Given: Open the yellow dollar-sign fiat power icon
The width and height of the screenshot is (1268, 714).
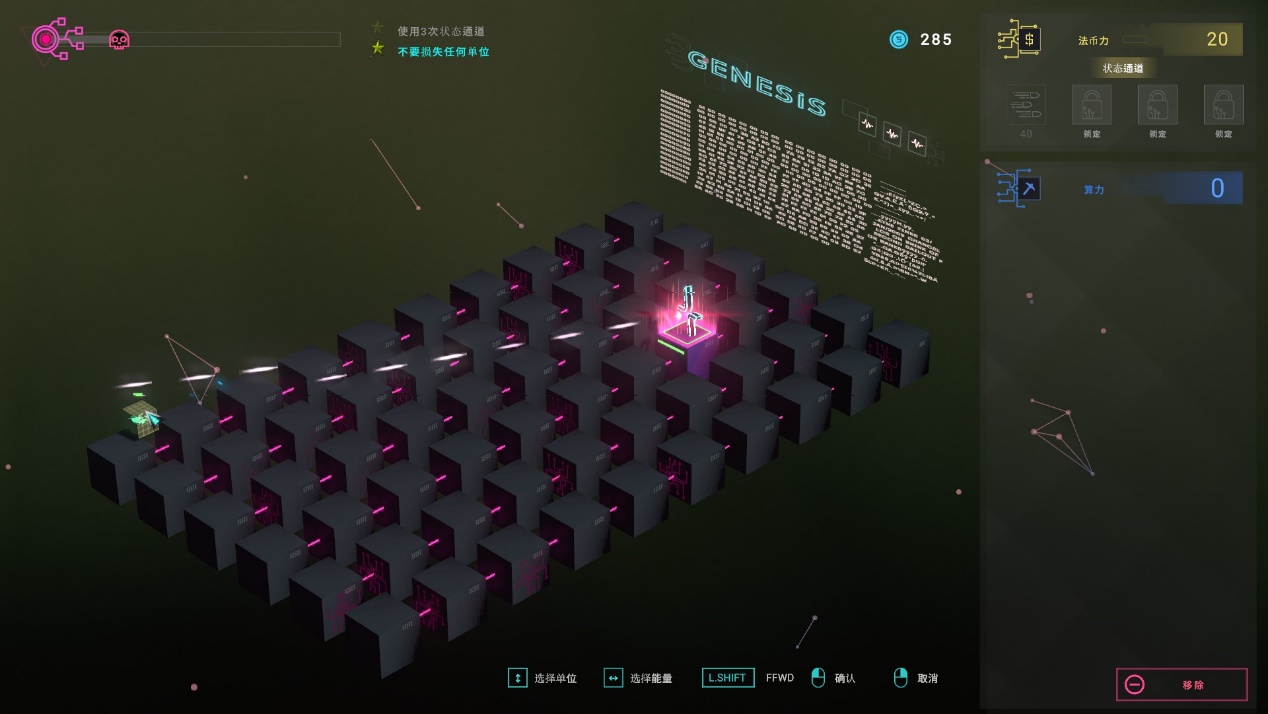Looking at the screenshot, I should (1020, 40).
